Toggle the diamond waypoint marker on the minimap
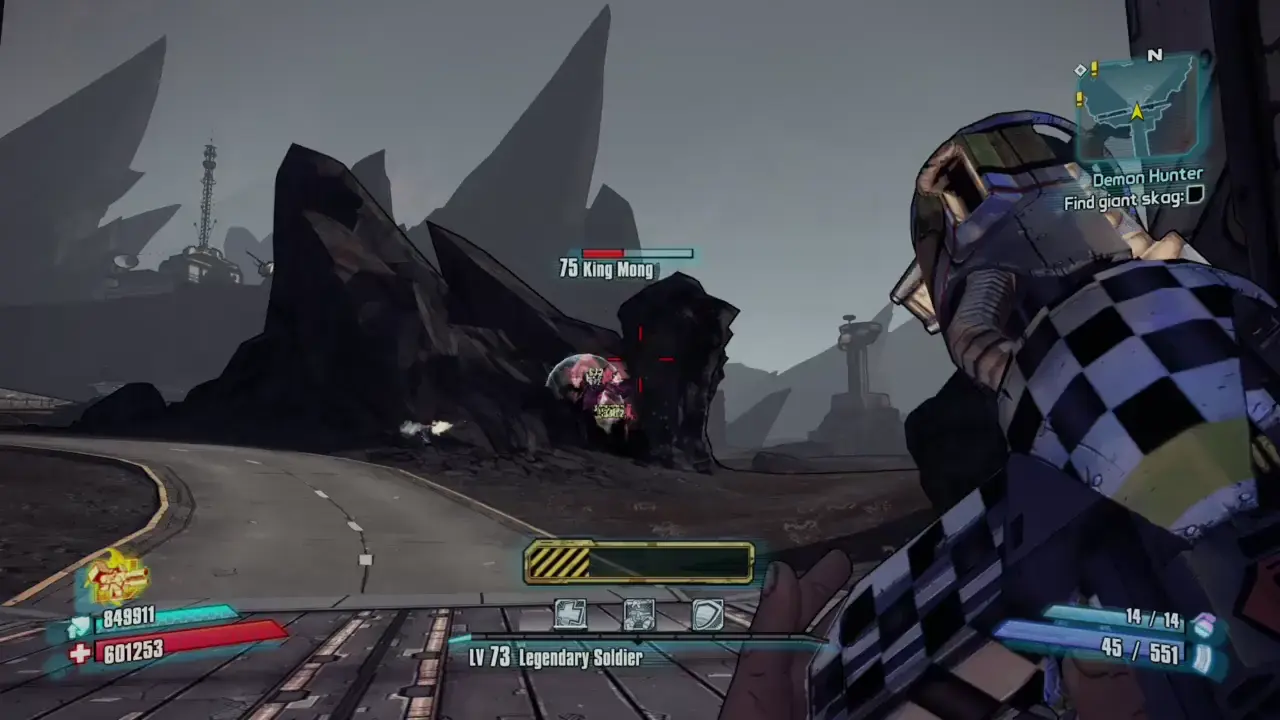This screenshot has height=720, width=1280. point(1080,70)
